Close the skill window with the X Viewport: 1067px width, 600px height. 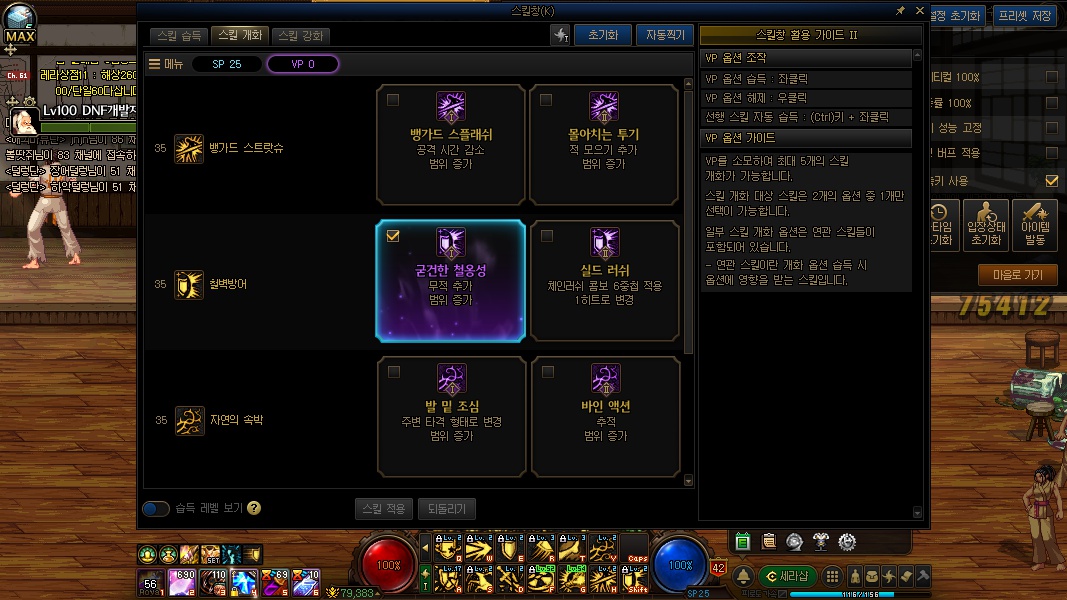pyautogui.click(x=920, y=11)
